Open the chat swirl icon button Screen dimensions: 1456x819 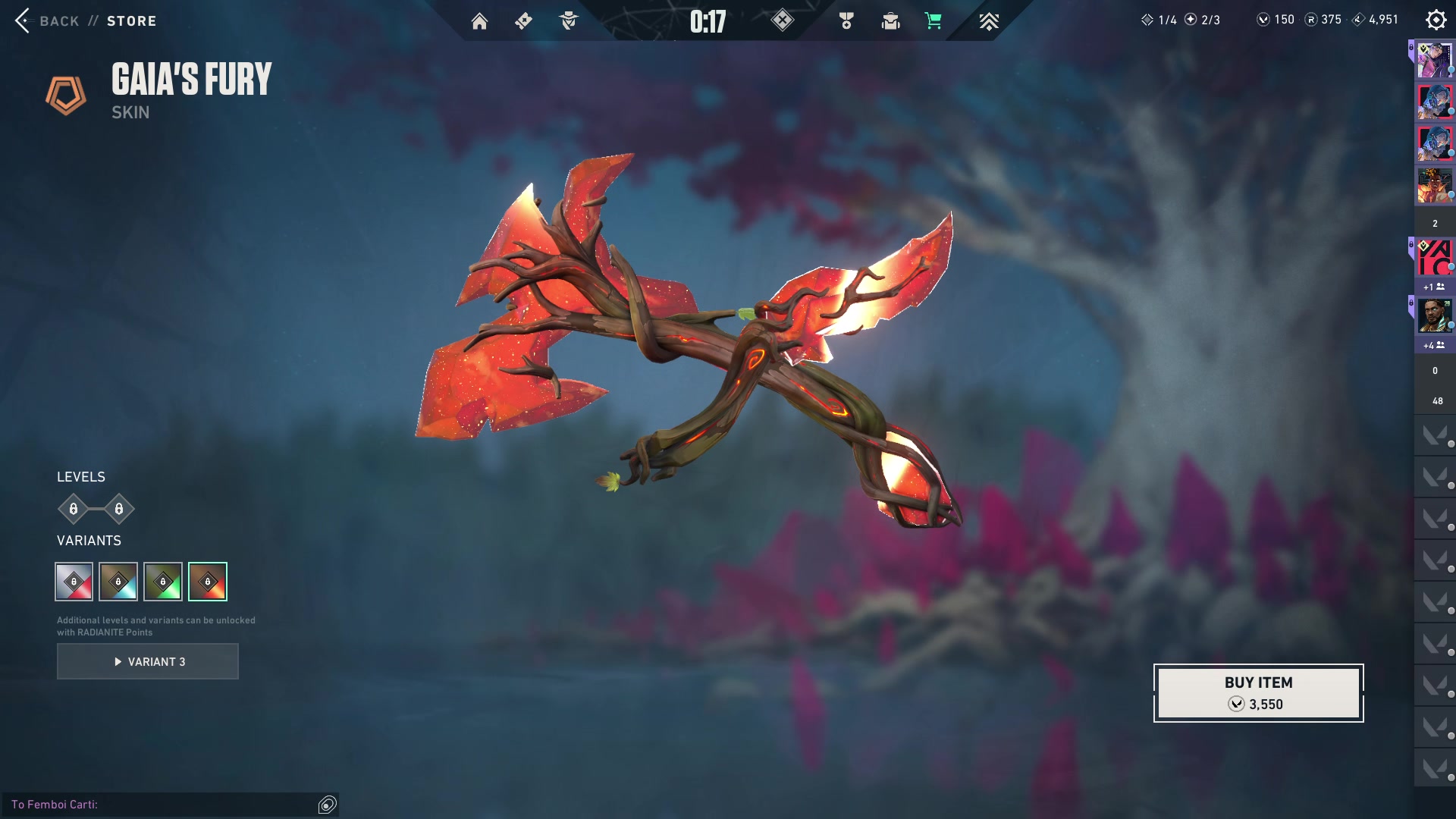point(328,805)
